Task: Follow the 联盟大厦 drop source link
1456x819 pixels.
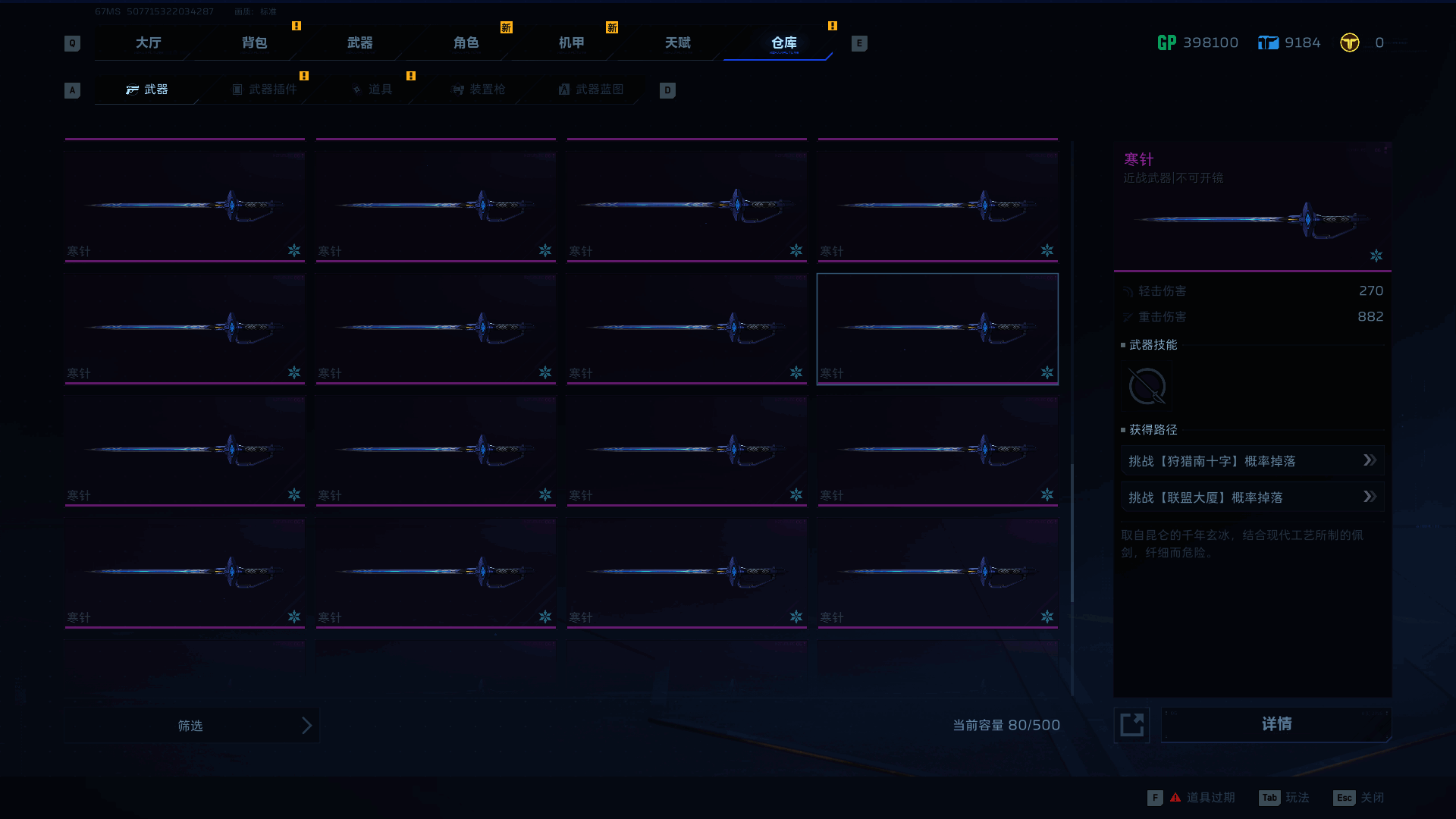Action: (1252, 497)
